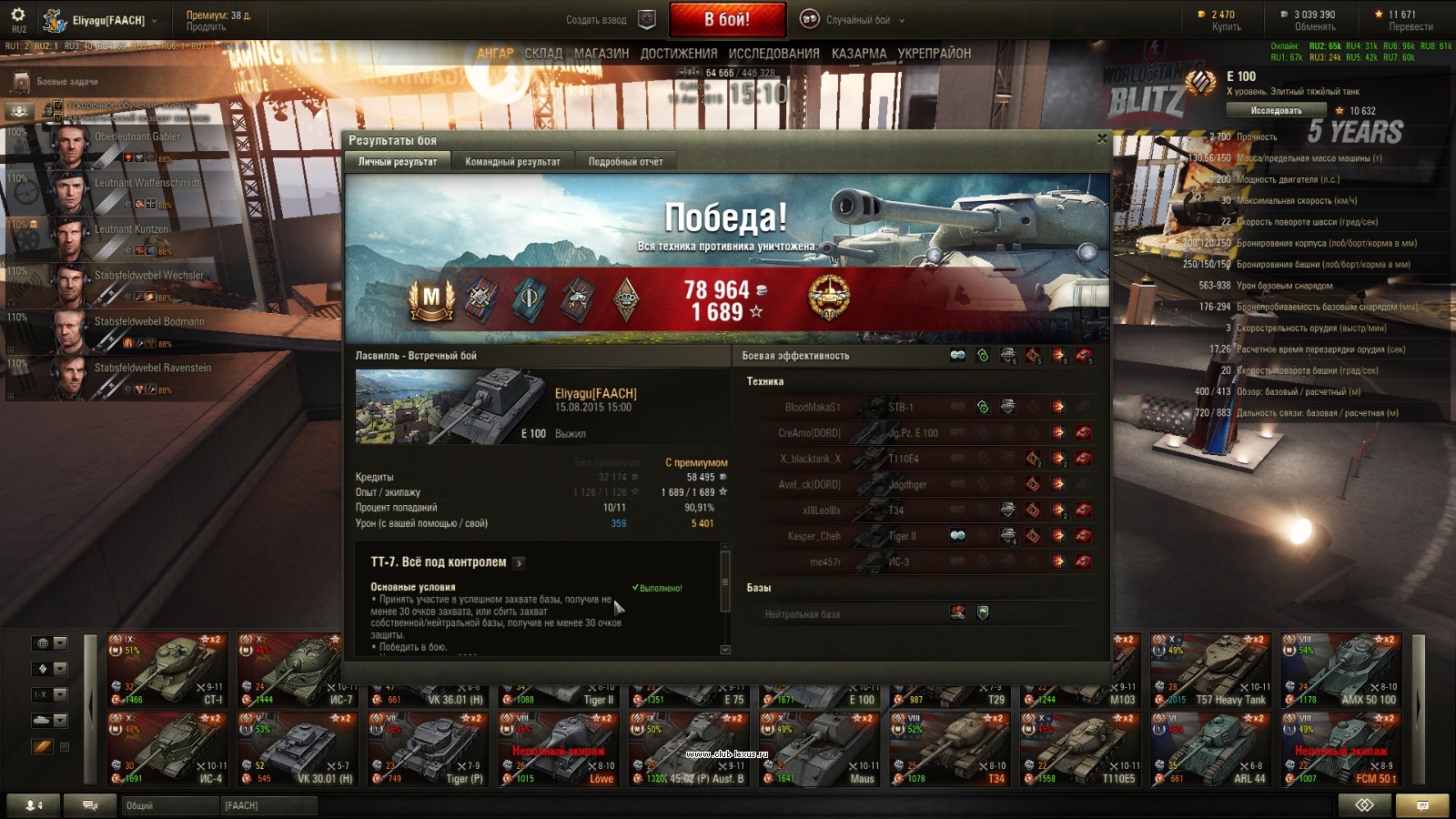Click the Исследовать button for E 100
This screenshot has height=819, width=1456.
(1276, 111)
